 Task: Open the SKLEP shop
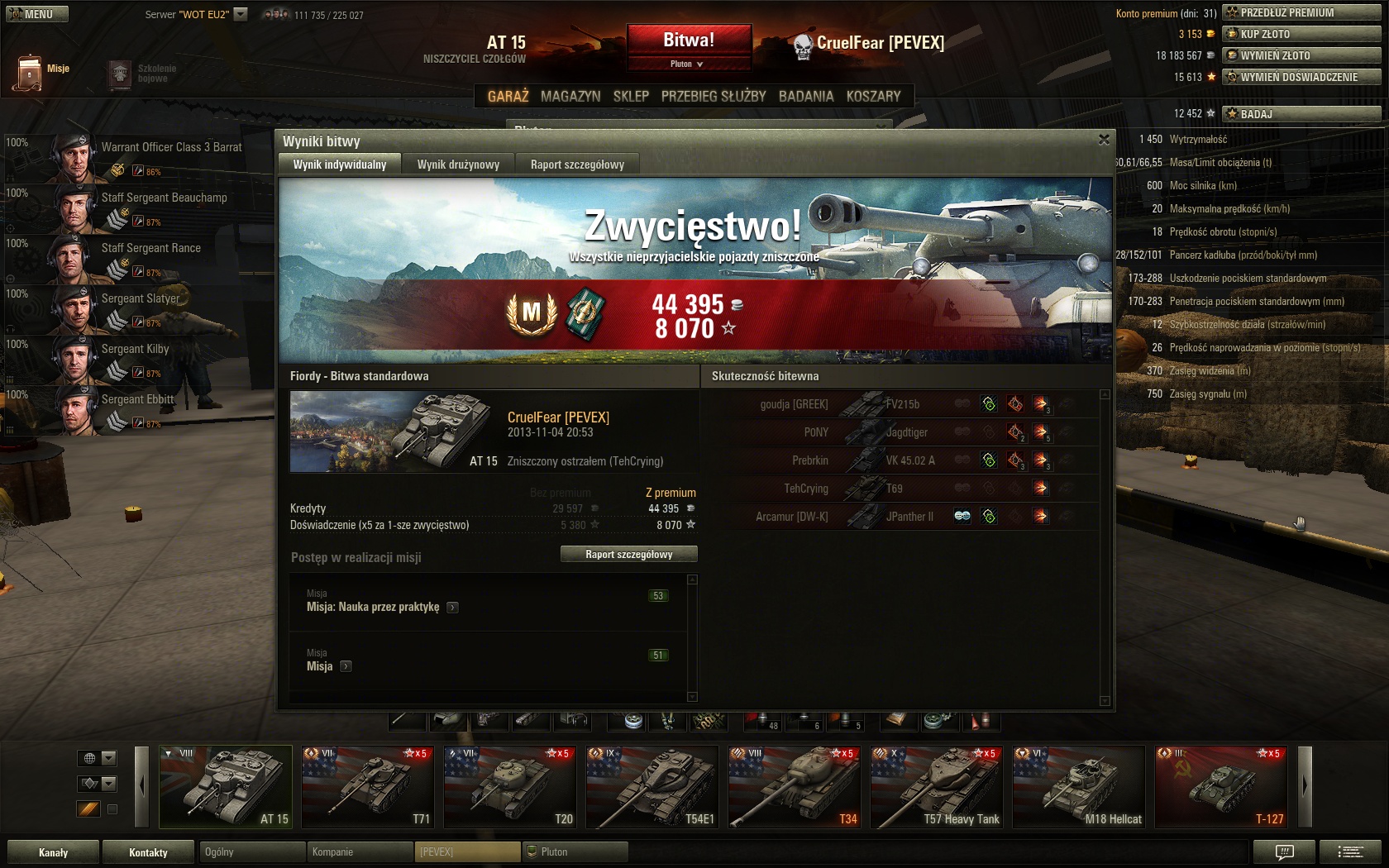(631, 97)
